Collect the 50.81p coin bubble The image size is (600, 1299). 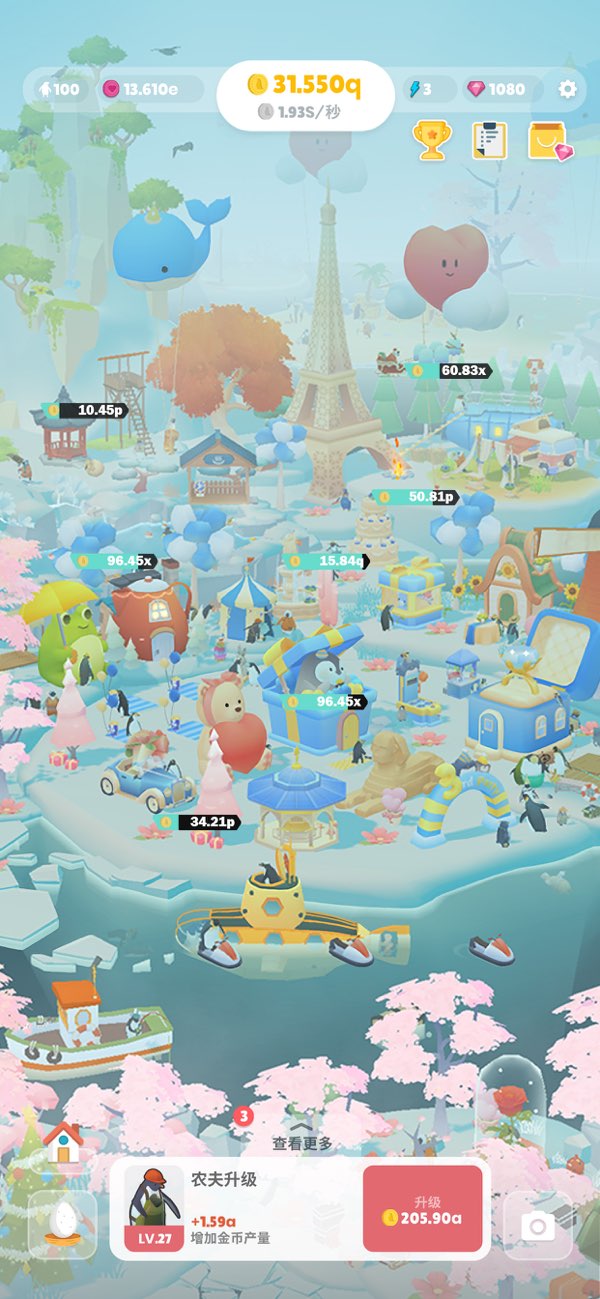(417, 496)
